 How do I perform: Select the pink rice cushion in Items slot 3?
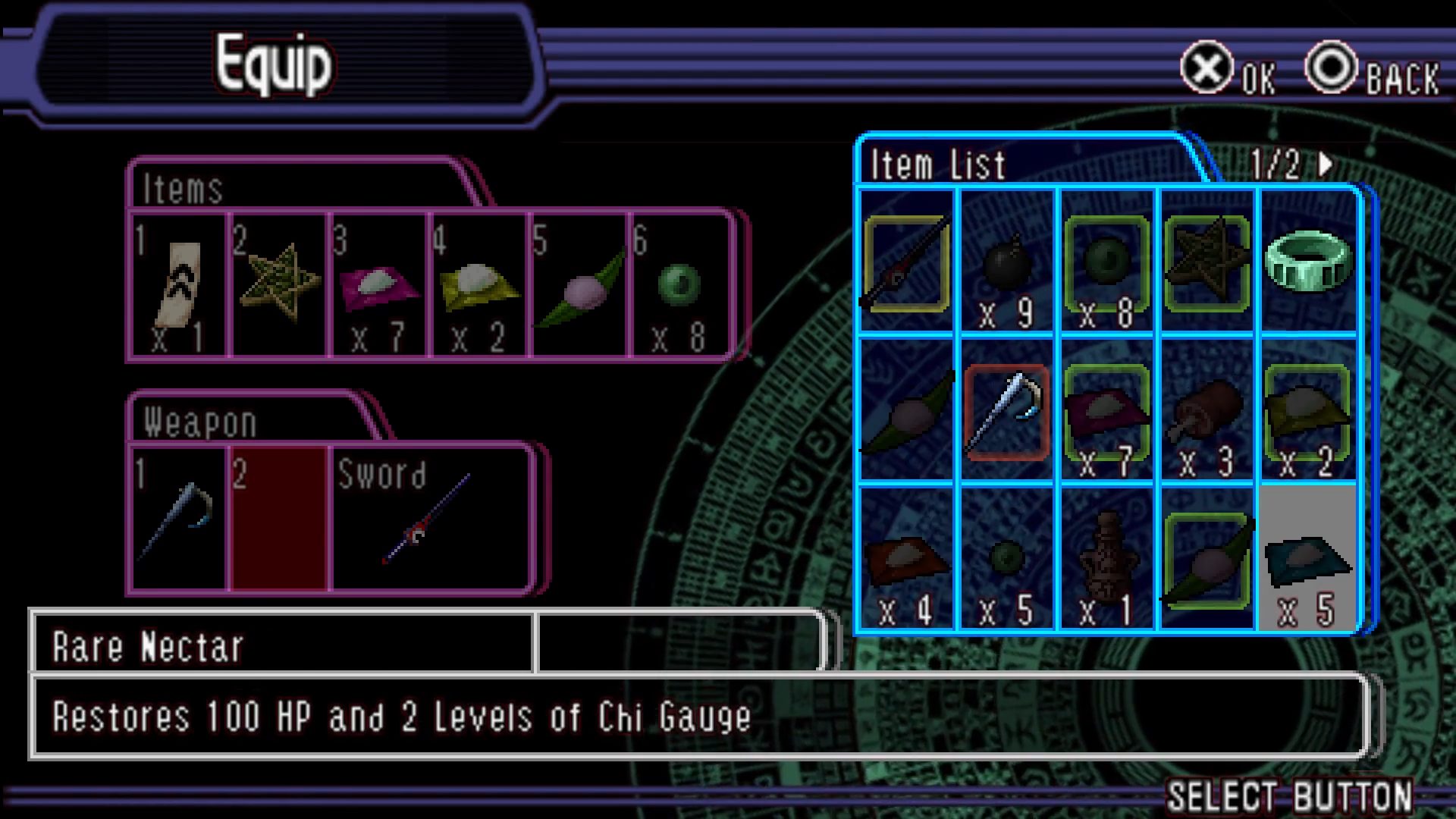[x=378, y=286]
